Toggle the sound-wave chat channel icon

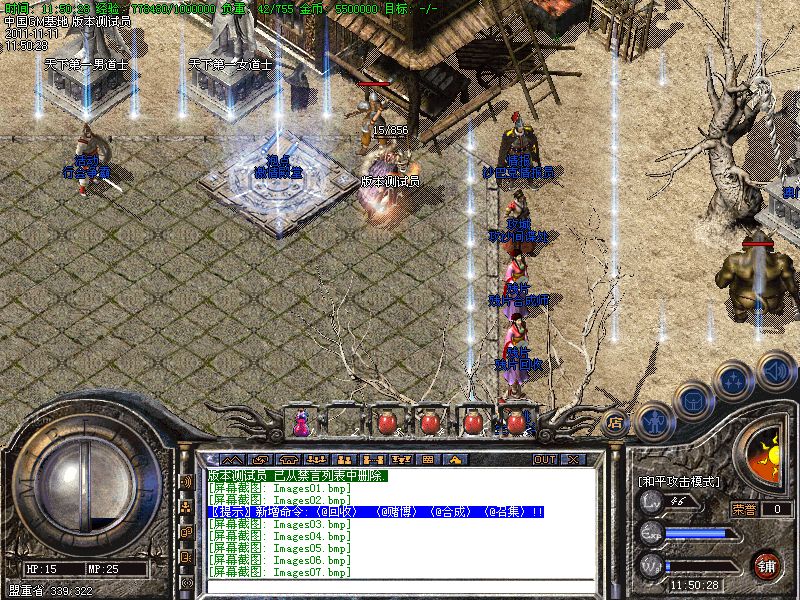point(186,482)
